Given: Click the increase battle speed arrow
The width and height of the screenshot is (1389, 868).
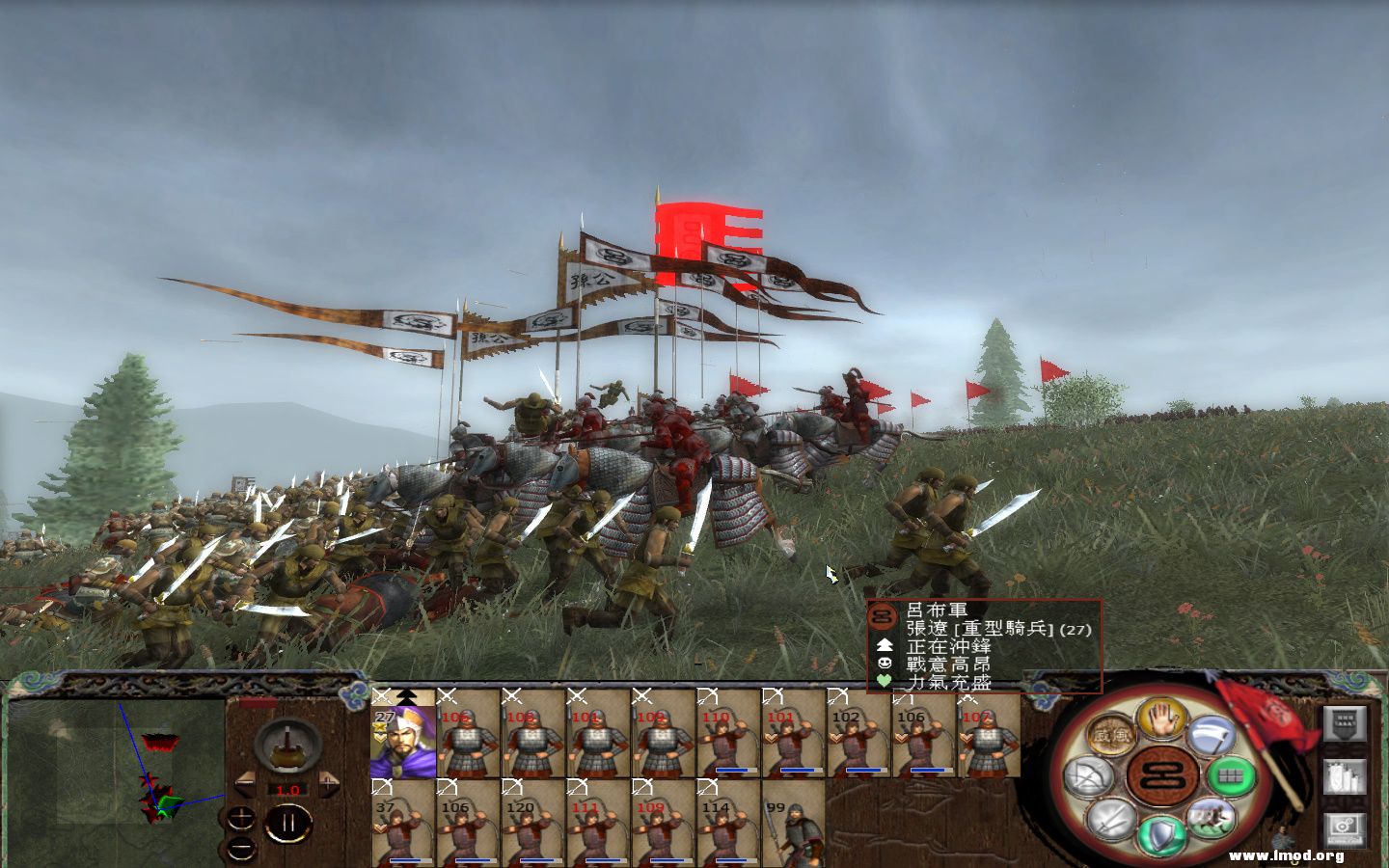Looking at the screenshot, I should click(x=328, y=784).
